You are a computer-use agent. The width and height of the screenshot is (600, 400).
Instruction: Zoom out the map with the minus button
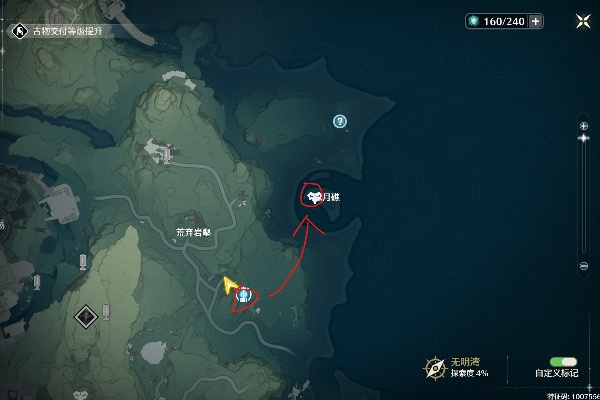tap(583, 266)
